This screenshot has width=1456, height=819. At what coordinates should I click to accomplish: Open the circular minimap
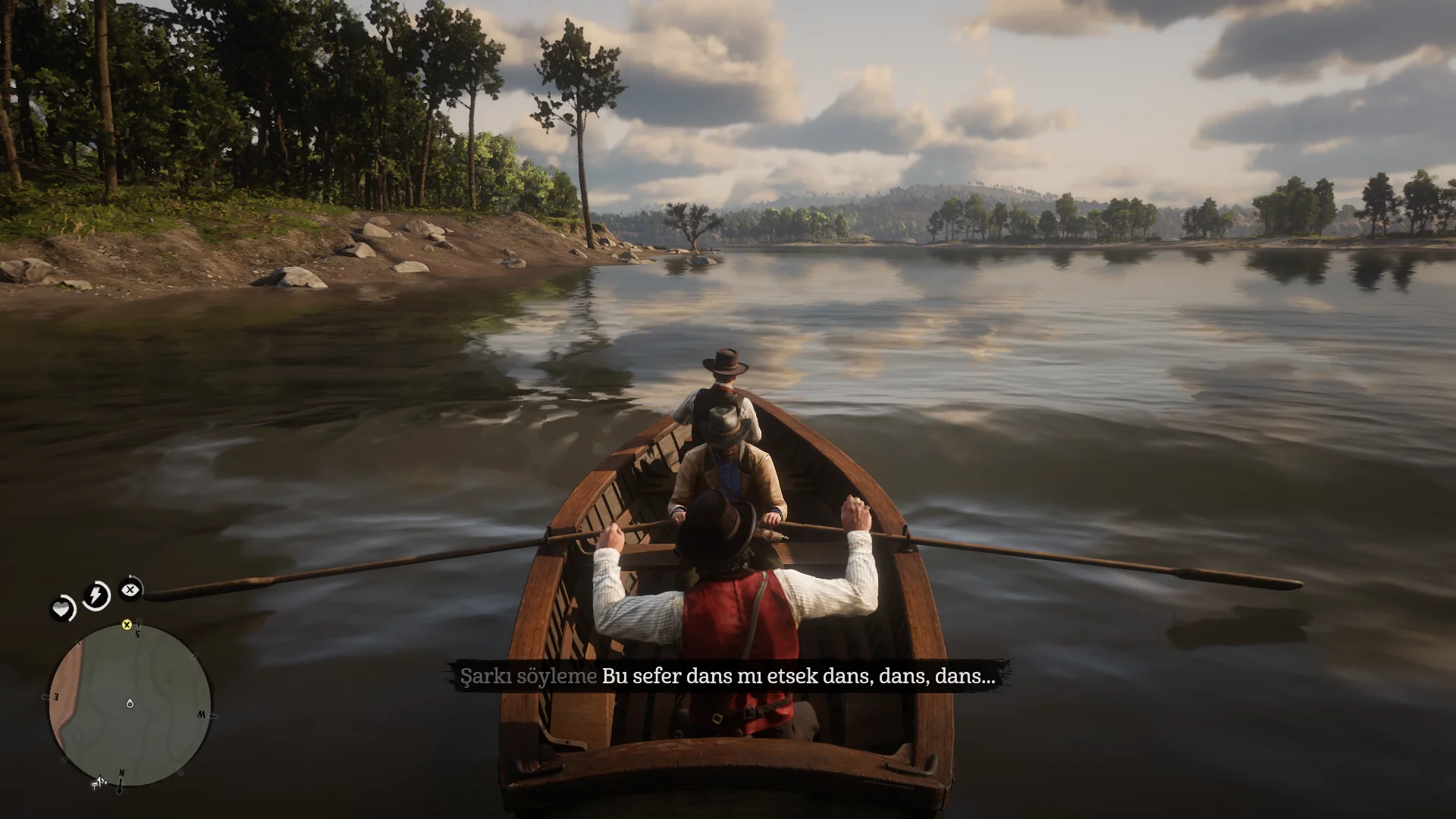pos(130,705)
